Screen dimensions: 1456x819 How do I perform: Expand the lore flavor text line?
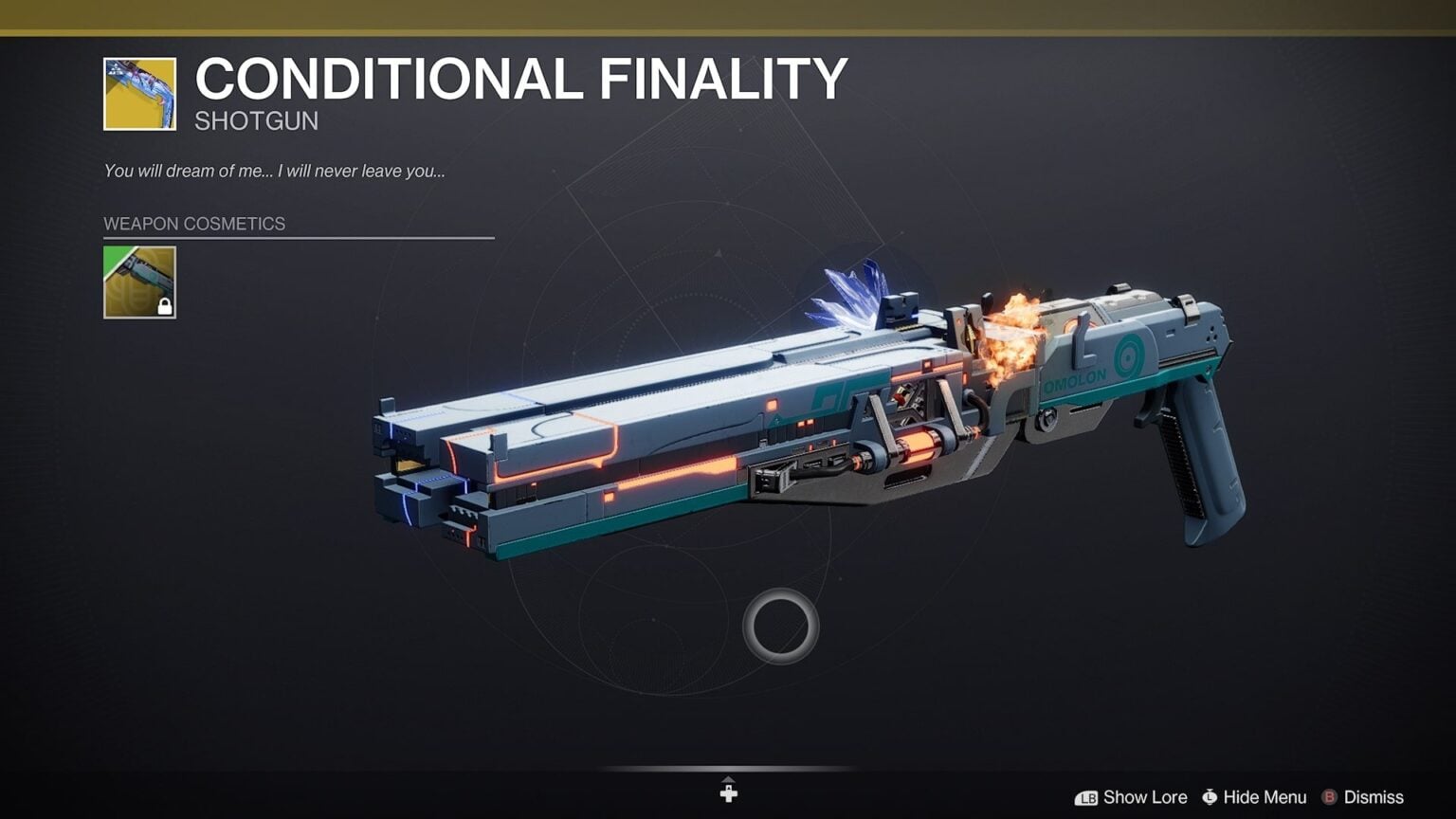pyautogui.click(x=276, y=172)
